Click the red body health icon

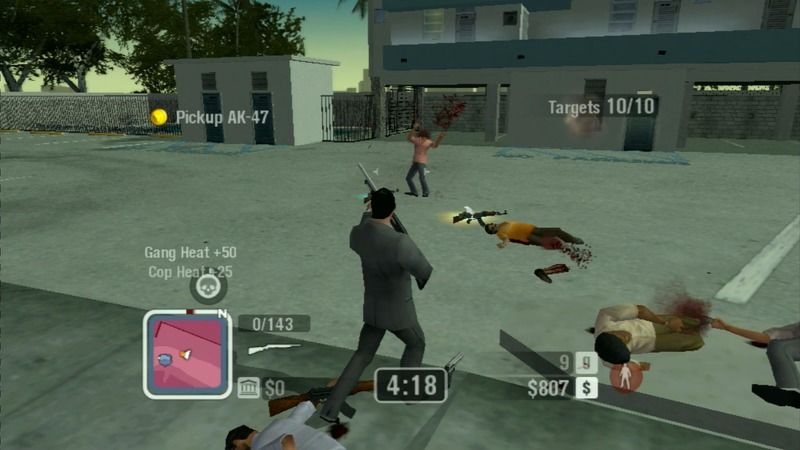pyautogui.click(x=627, y=376)
